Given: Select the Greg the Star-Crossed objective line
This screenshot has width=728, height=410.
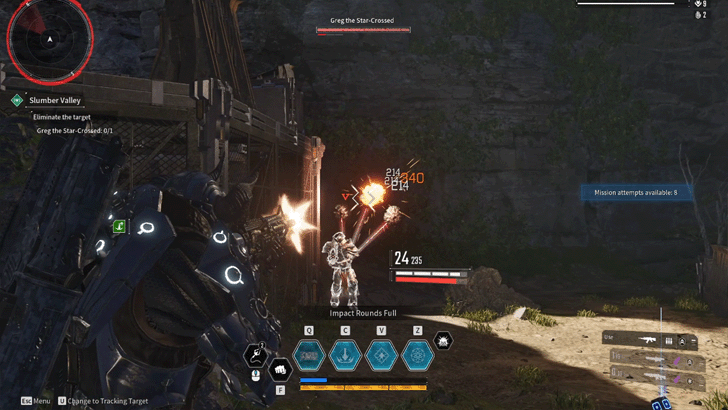Looking at the screenshot, I should (75, 131).
